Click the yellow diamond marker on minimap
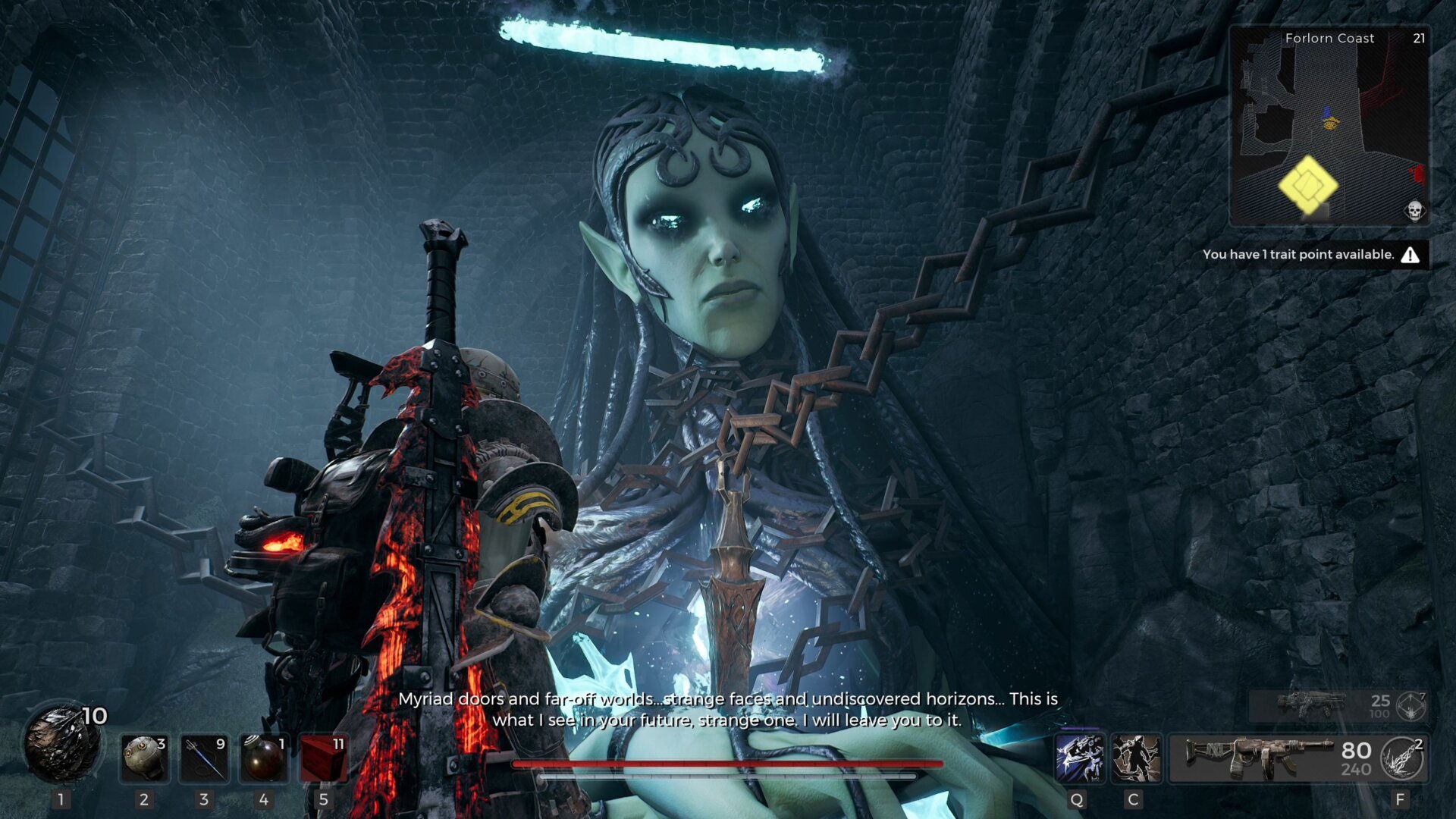Viewport: 1456px width, 819px height. [x=1307, y=185]
